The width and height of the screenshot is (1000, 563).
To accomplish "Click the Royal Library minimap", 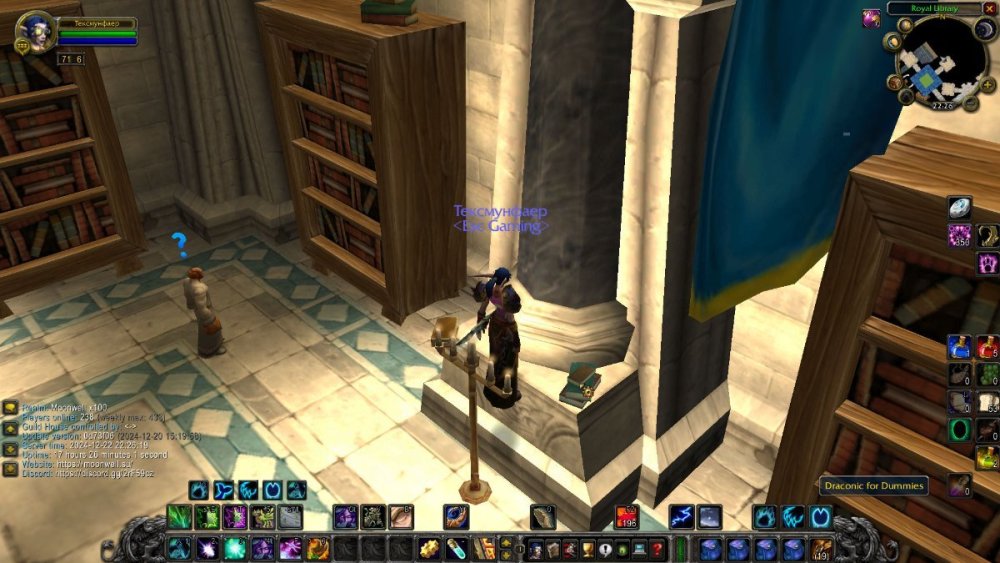I will [x=941, y=59].
